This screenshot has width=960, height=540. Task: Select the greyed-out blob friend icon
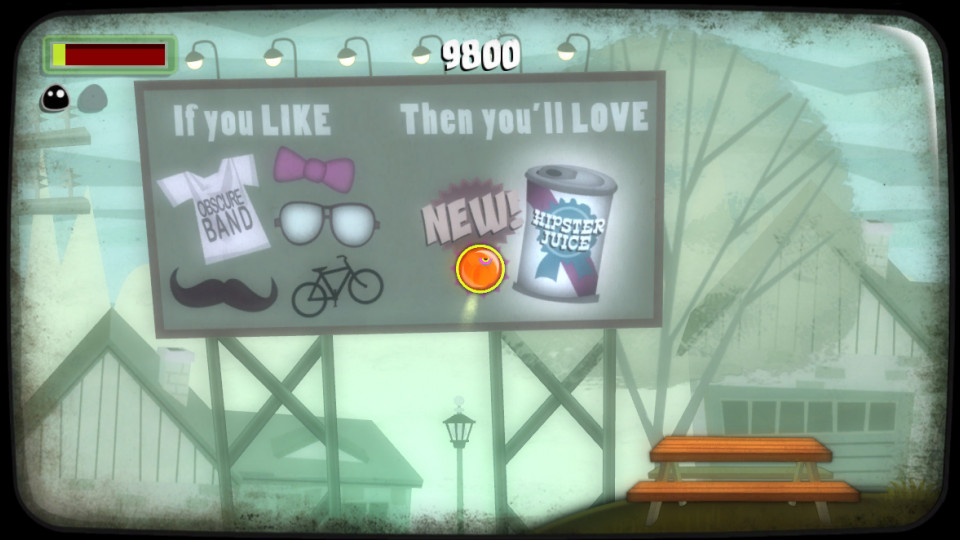point(92,97)
